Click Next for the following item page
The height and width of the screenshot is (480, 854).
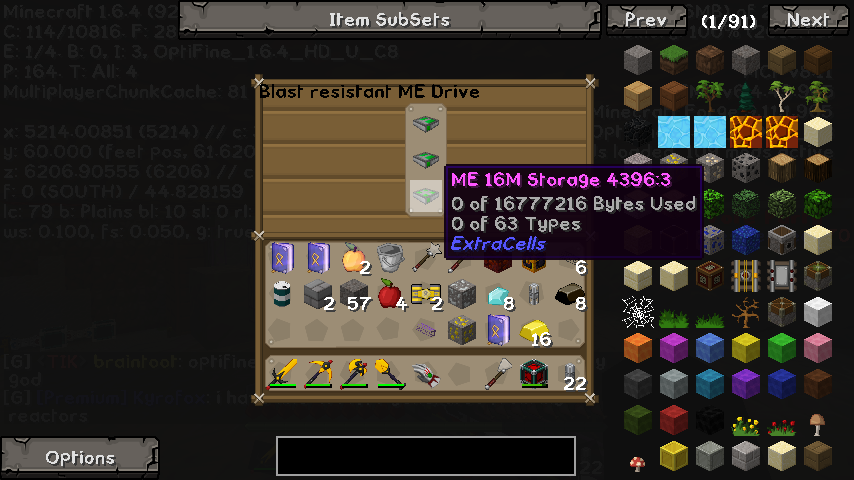(x=807, y=19)
